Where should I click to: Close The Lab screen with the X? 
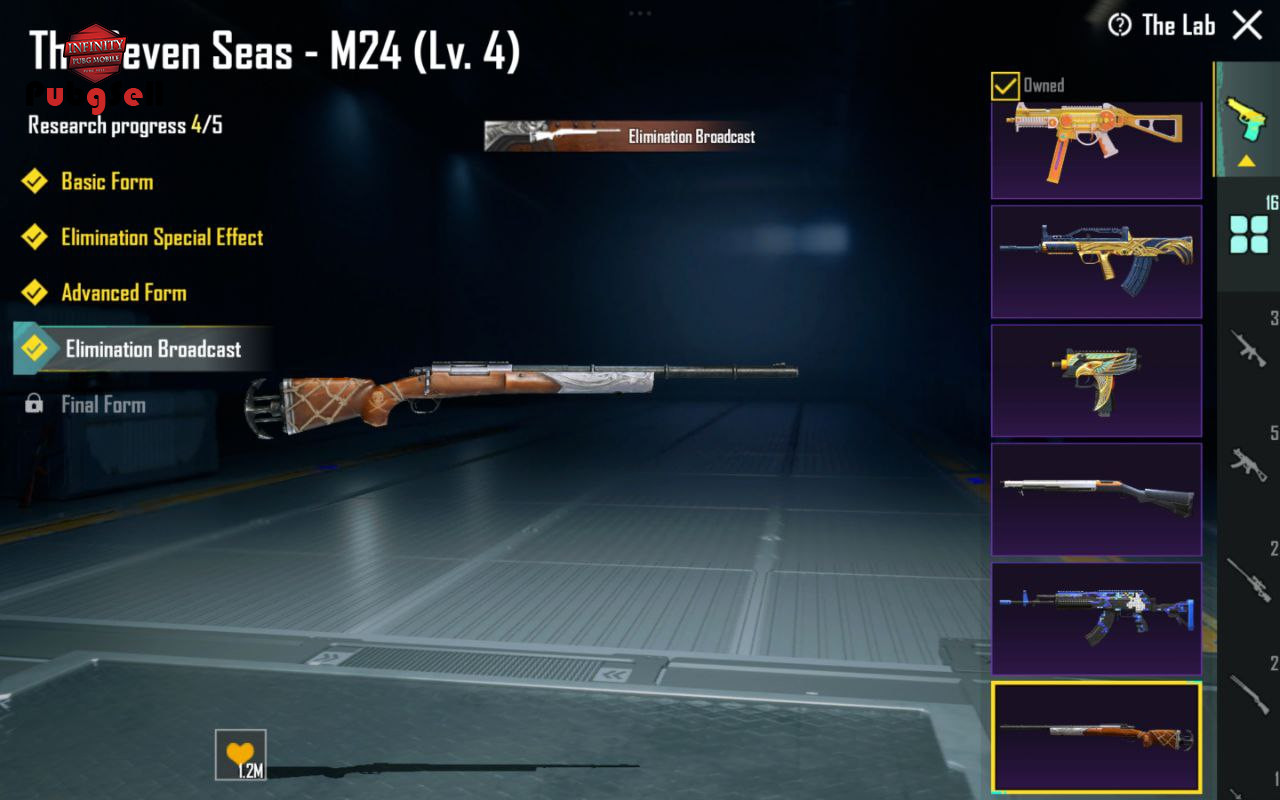coord(1247,25)
